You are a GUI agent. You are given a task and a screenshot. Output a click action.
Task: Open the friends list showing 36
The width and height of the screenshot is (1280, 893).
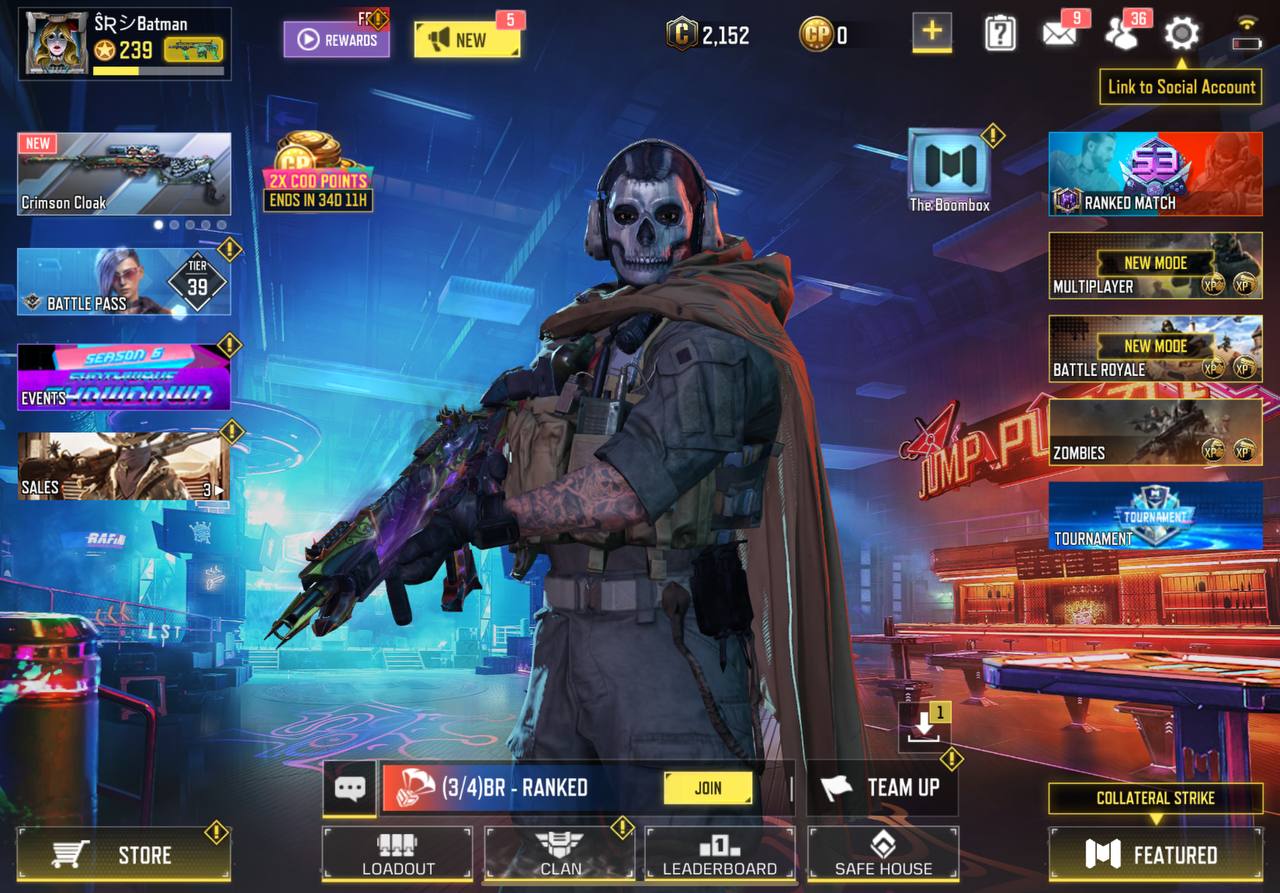1122,32
